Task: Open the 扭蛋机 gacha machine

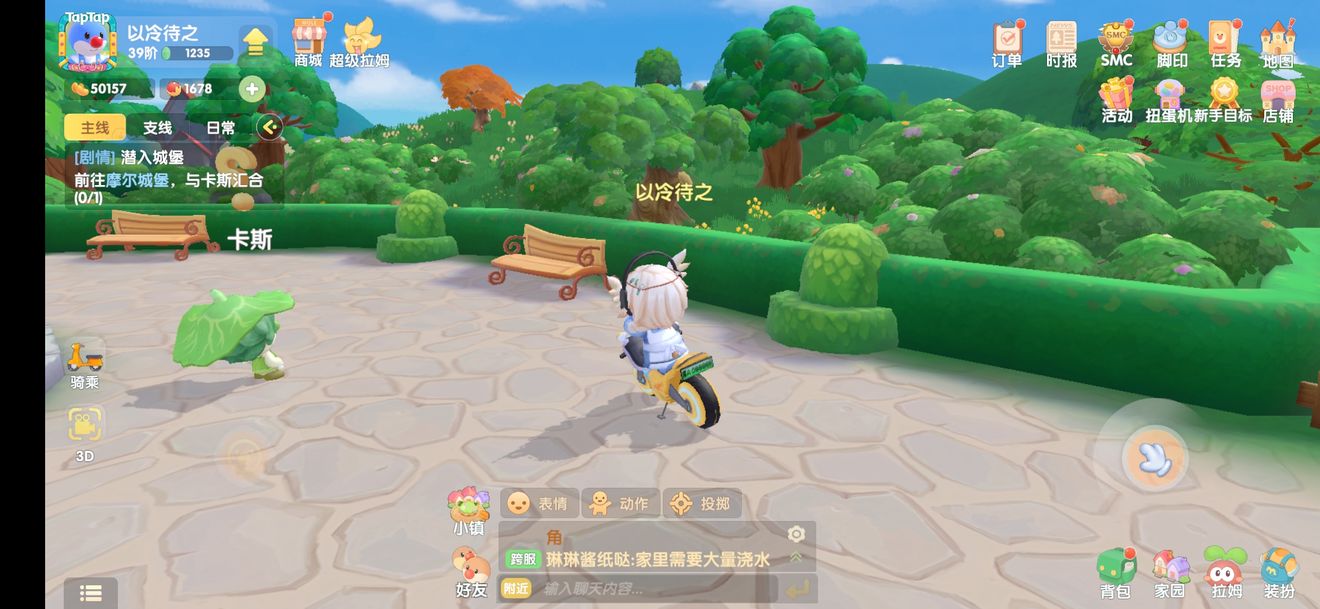Action: 1169,98
